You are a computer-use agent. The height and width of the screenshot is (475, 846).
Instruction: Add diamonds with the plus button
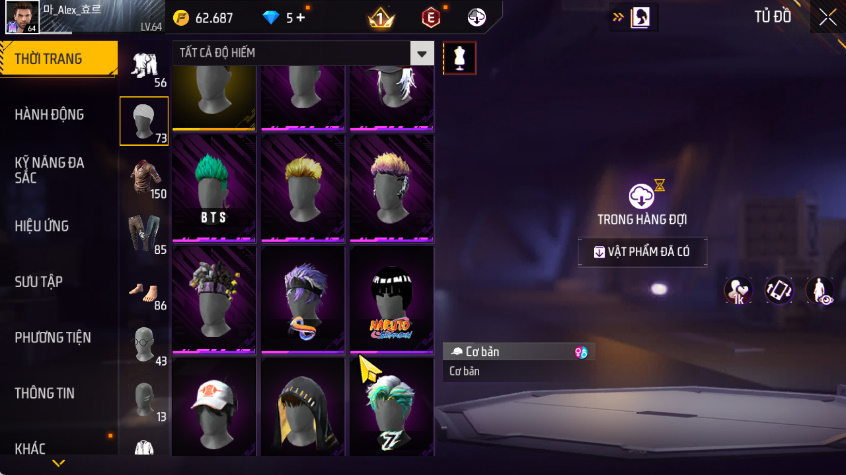tap(300, 18)
